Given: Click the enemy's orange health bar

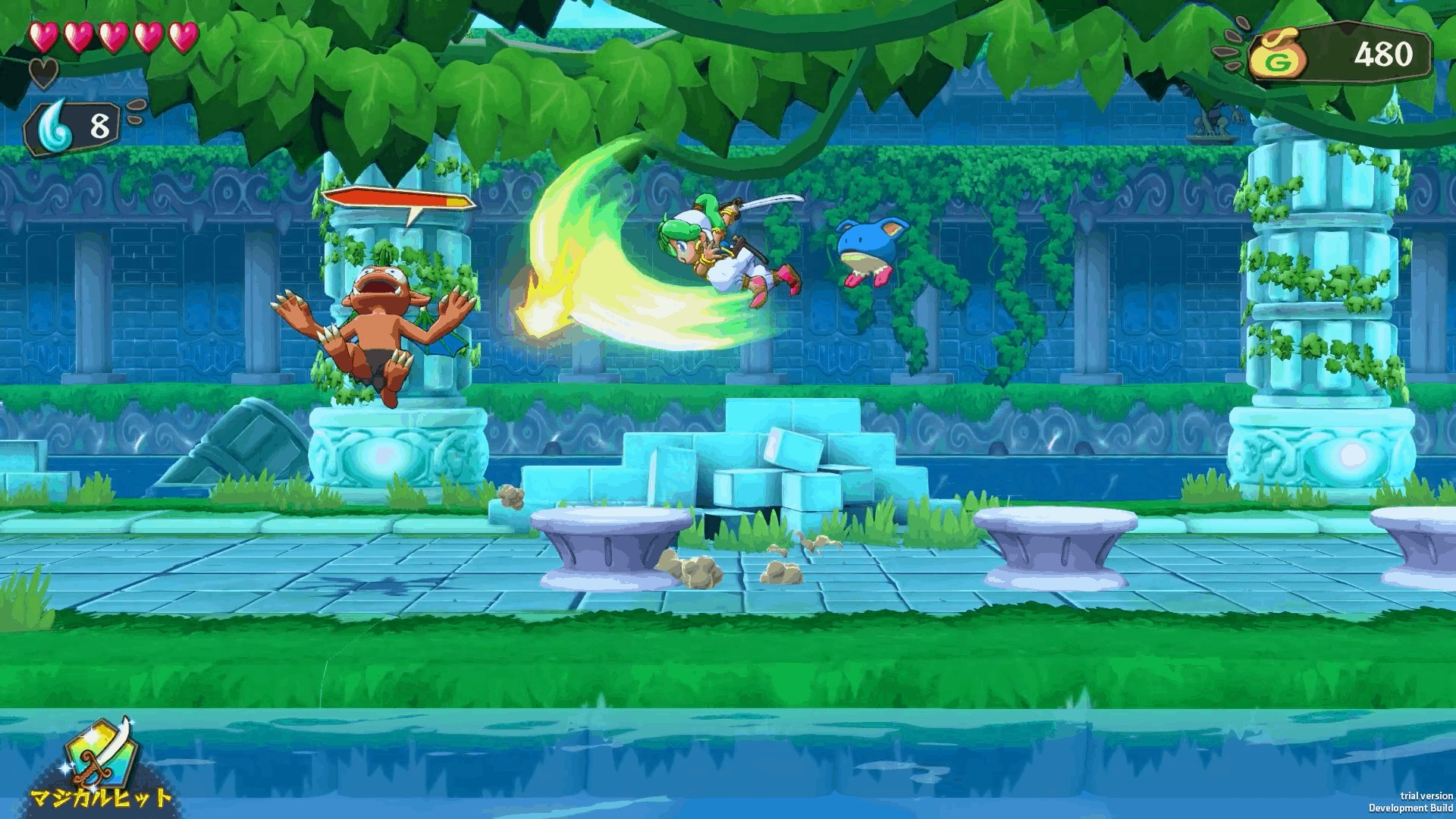Looking at the screenshot, I should [394, 196].
